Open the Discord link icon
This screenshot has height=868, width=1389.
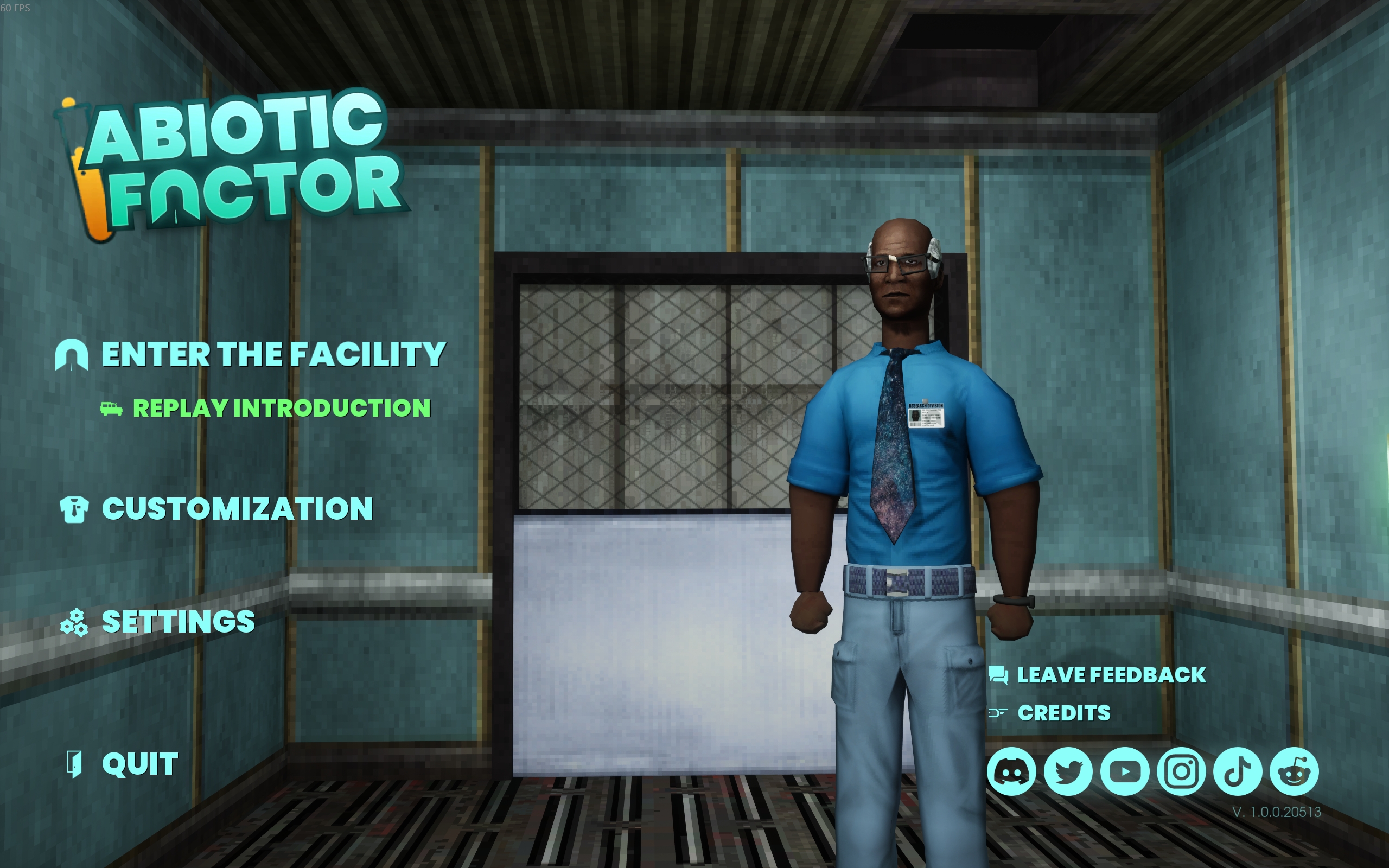(x=1011, y=771)
